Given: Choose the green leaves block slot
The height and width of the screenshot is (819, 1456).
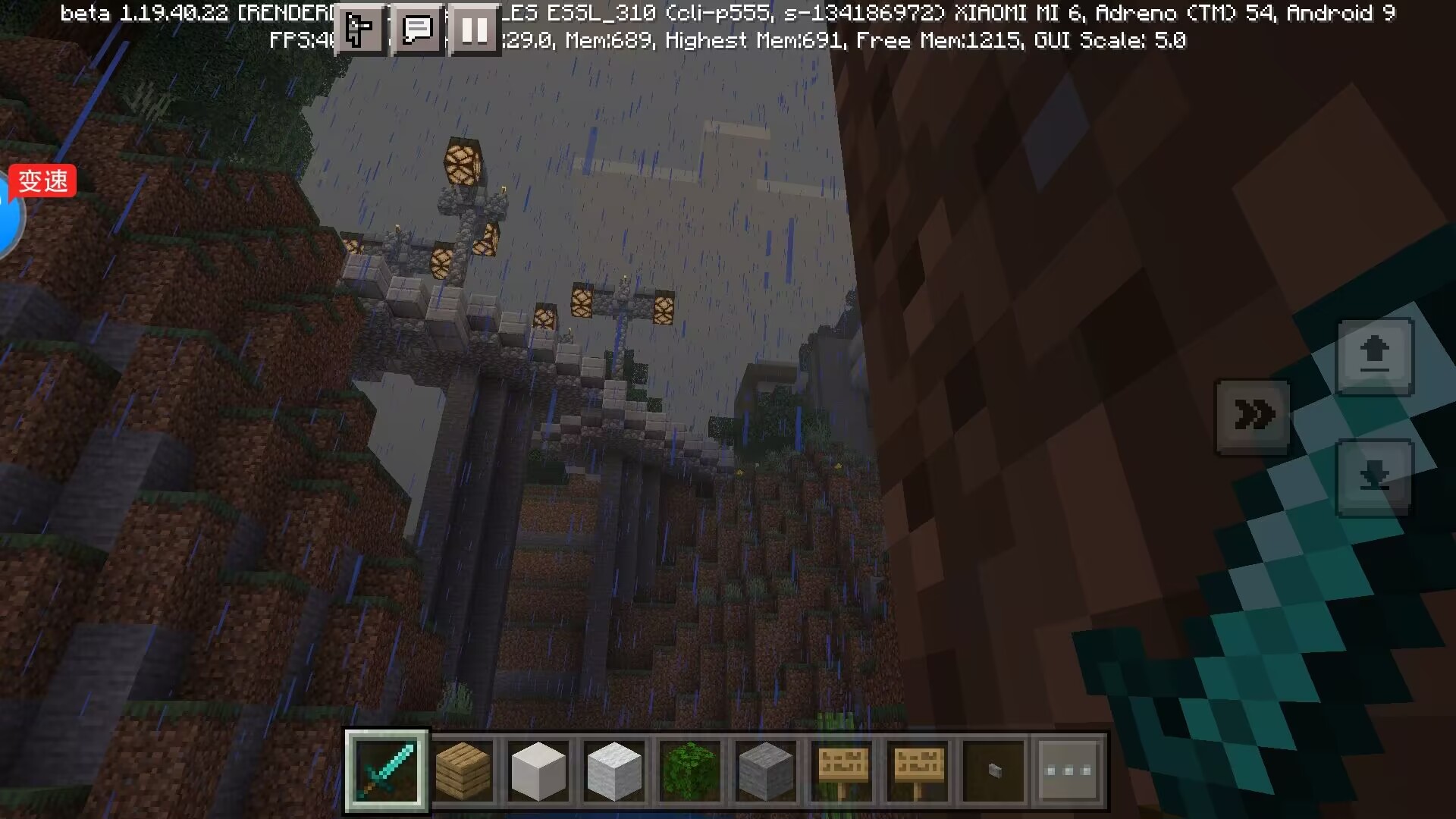Looking at the screenshot, I should click(x=690, y=771).
